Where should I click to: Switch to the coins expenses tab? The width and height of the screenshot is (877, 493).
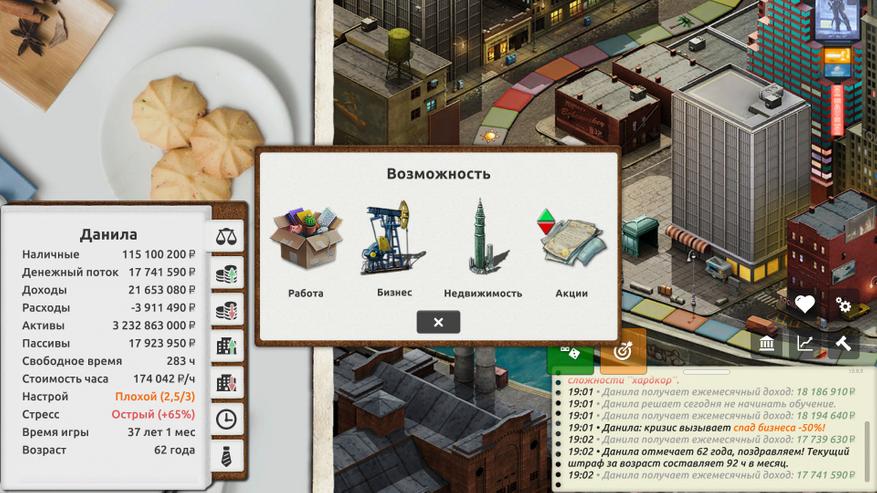(226, 309)
